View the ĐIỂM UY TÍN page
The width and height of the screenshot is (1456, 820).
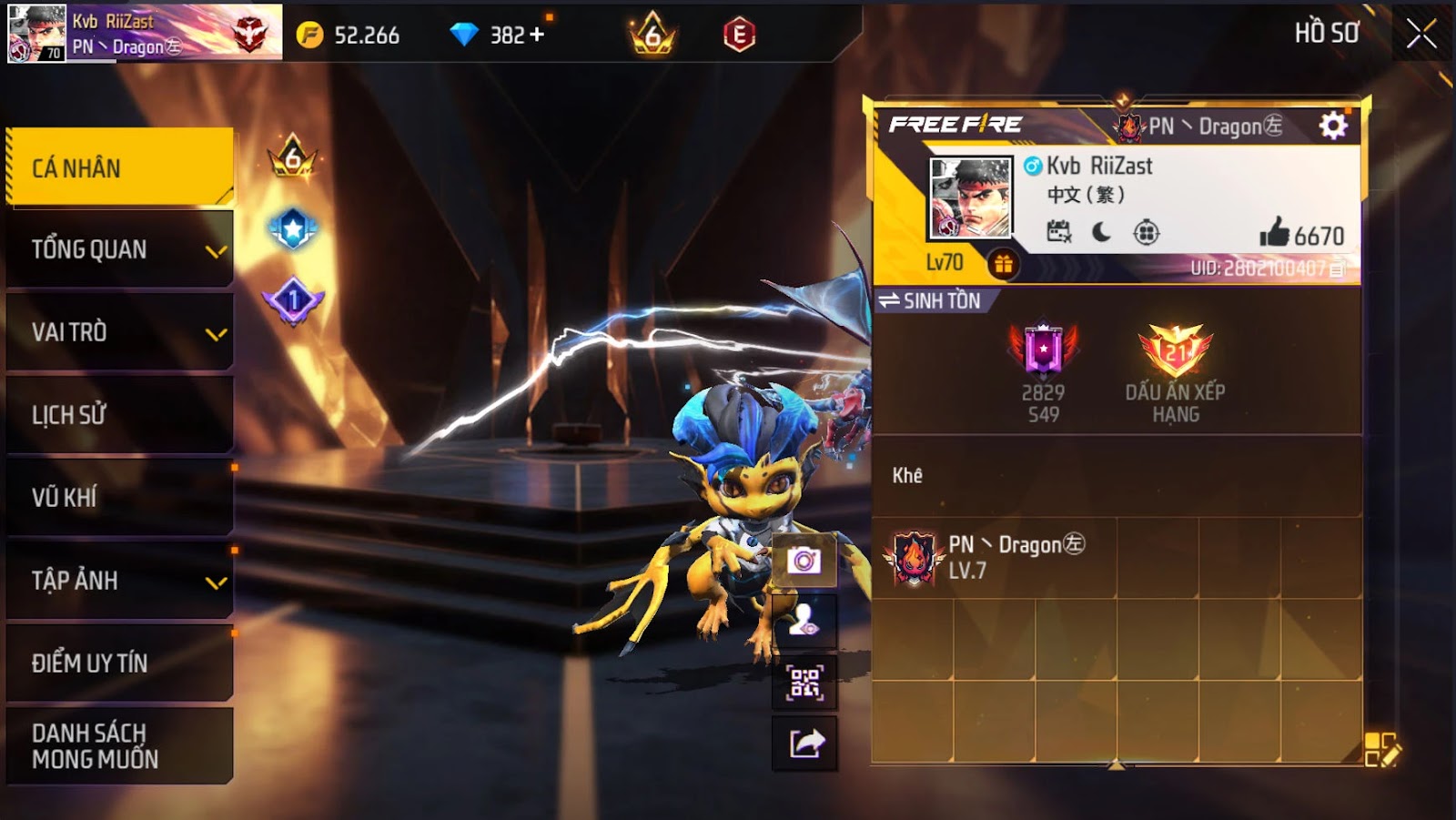[119, 663]
